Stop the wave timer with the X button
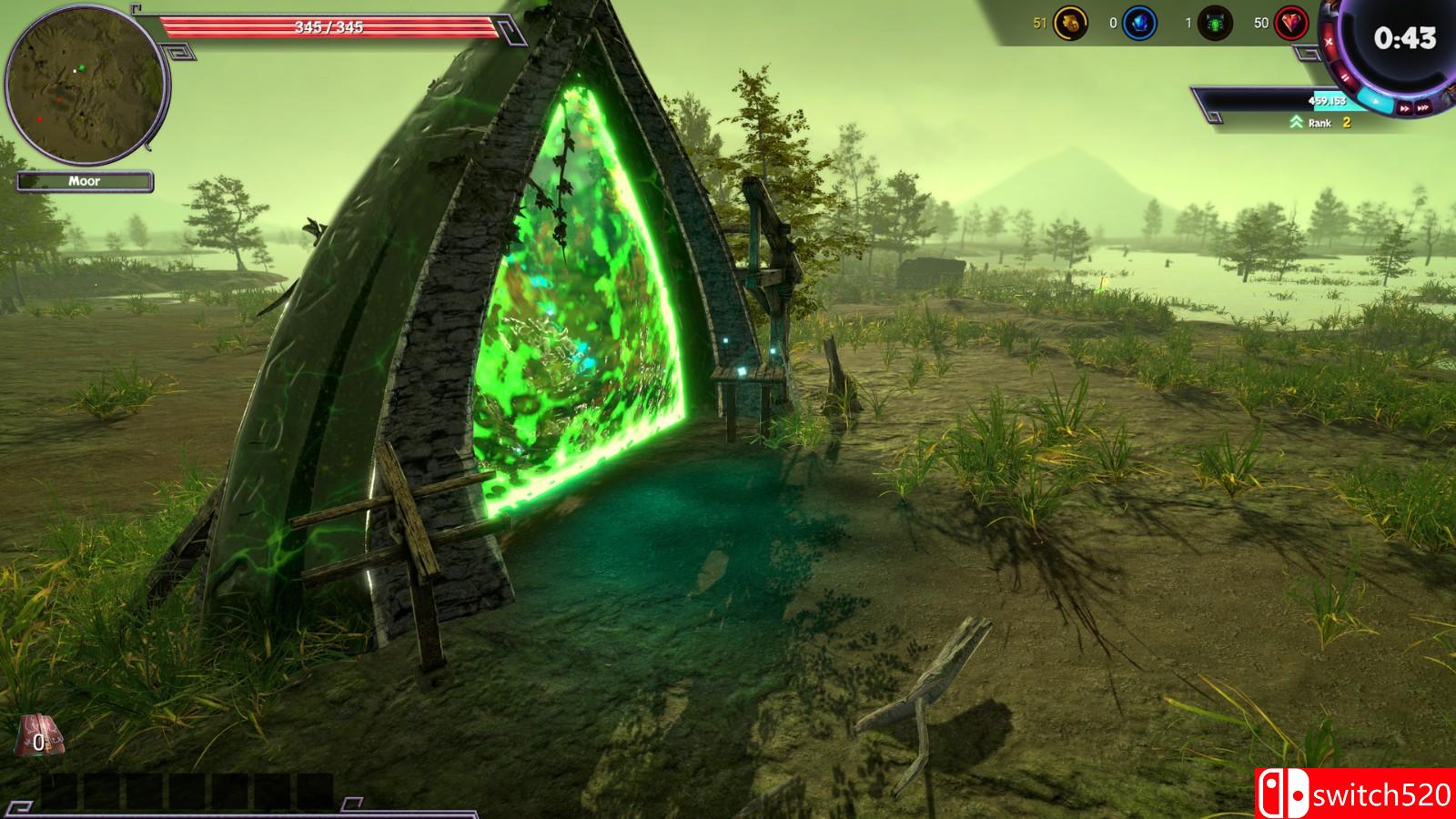Image resolution: width=1456 pixels, height=819 pixels. pos(1329,42)
